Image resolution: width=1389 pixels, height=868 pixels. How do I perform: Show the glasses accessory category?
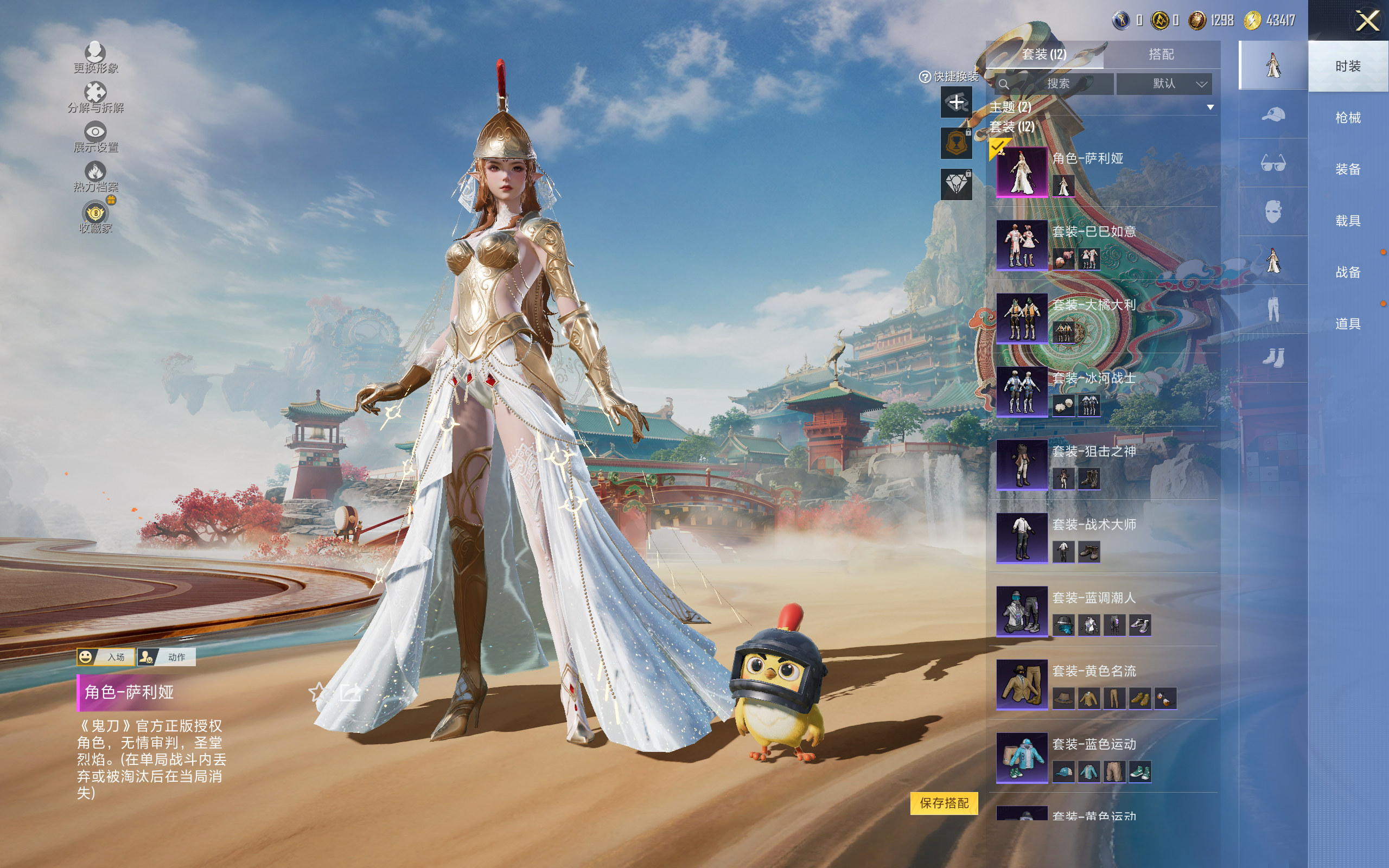pyautogui.click(x=1272, y=164)
